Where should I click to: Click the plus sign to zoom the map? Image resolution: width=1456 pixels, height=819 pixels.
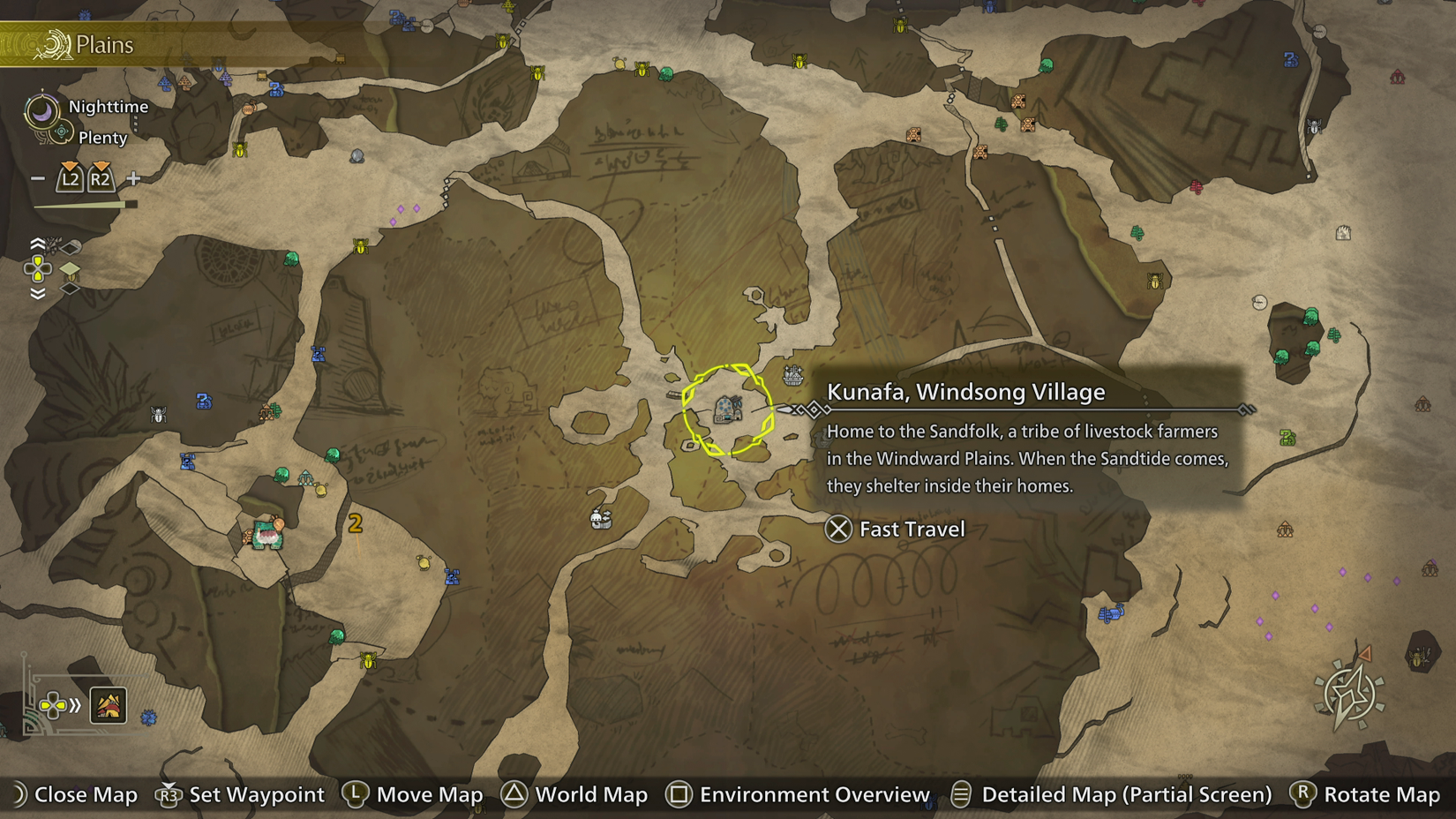point(132,178)
